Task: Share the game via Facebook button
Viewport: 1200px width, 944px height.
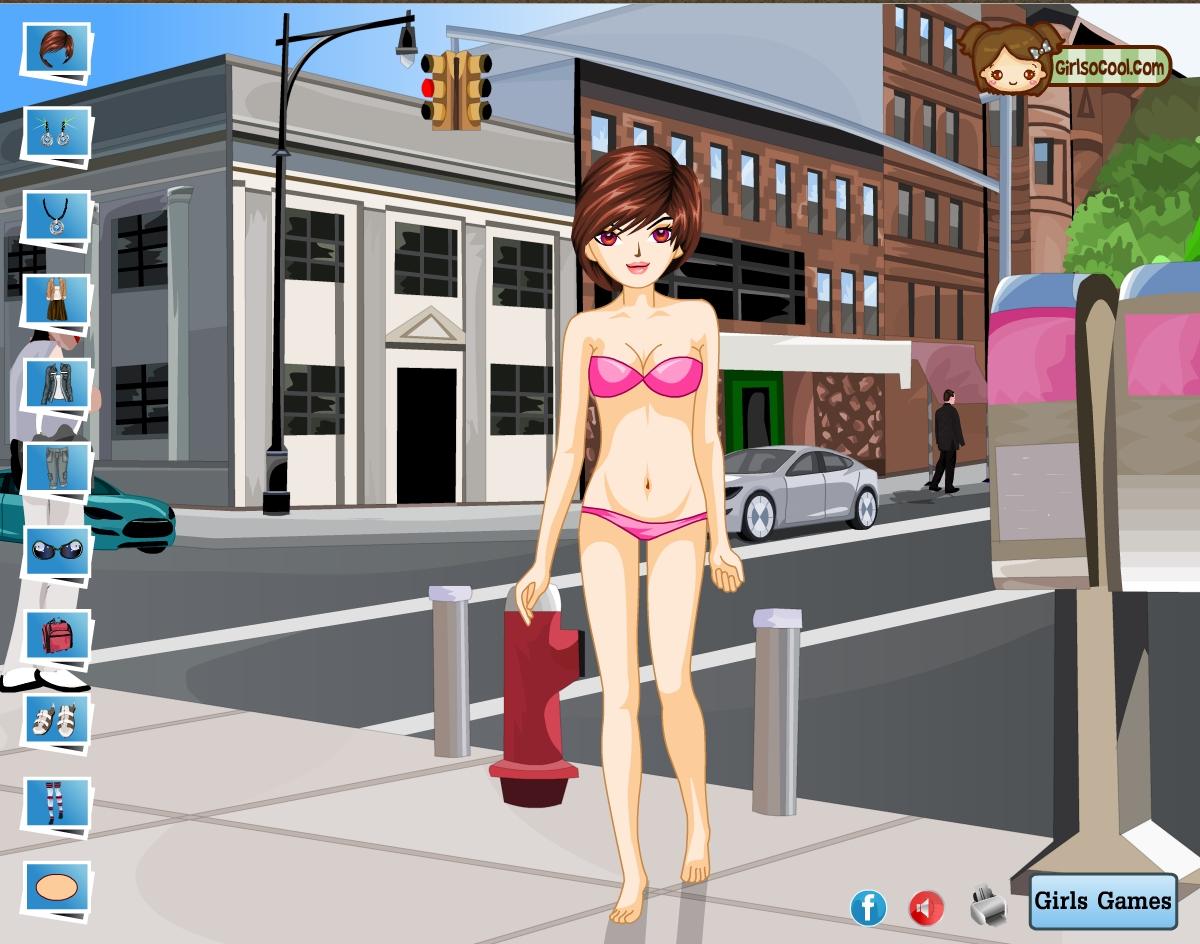Action: (x=868, y=907)
